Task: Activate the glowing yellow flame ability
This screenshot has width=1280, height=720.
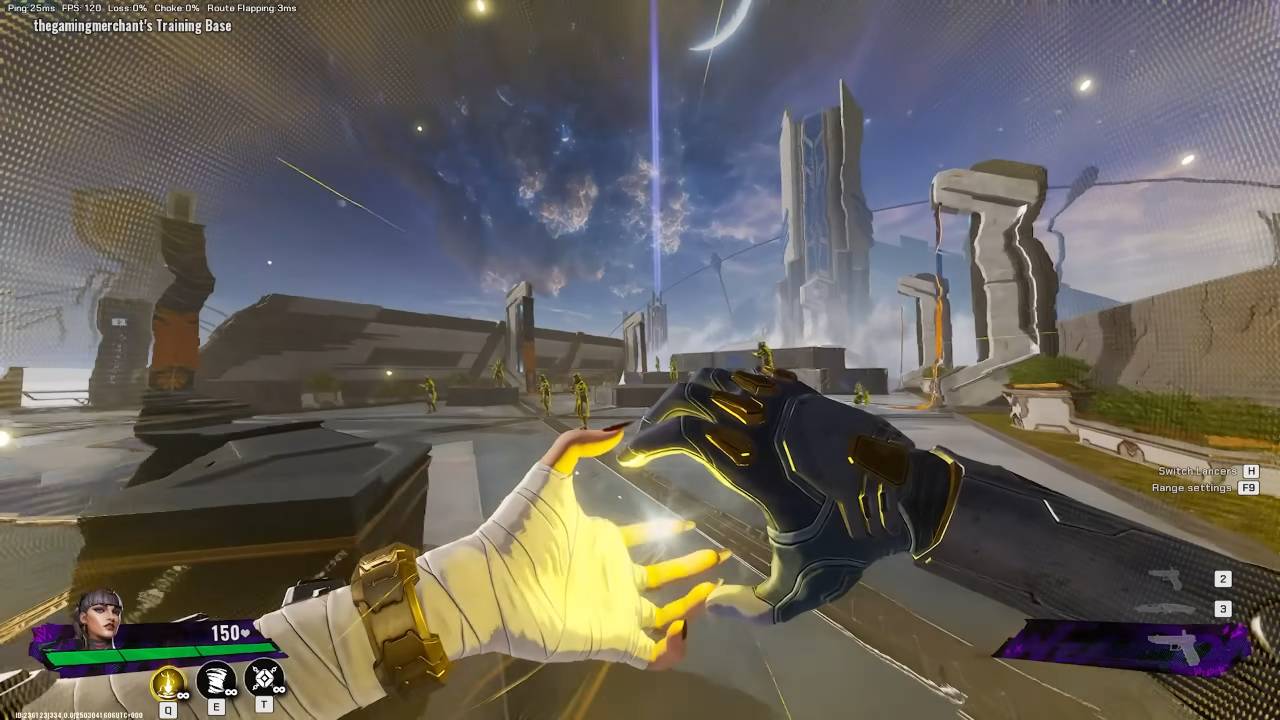Action: (x=168, y=682)
